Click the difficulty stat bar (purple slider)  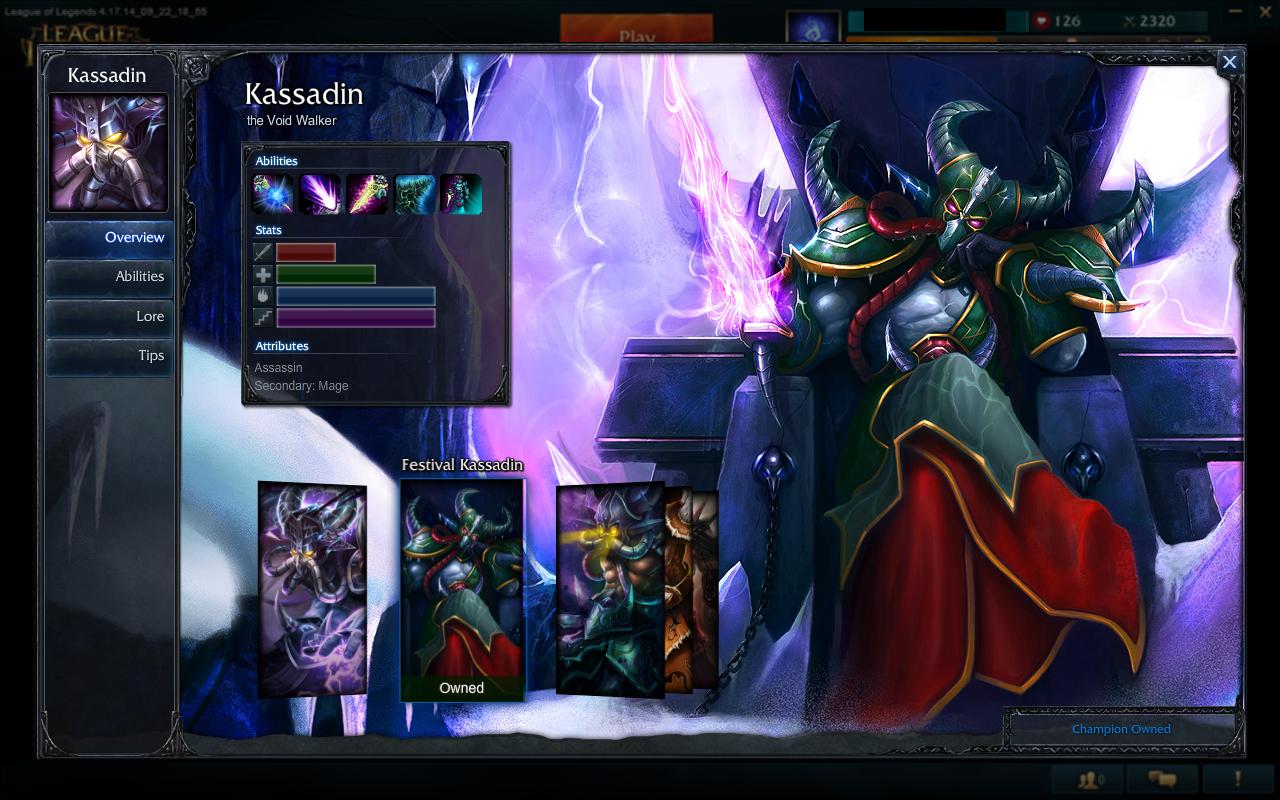tap(356, 317)
